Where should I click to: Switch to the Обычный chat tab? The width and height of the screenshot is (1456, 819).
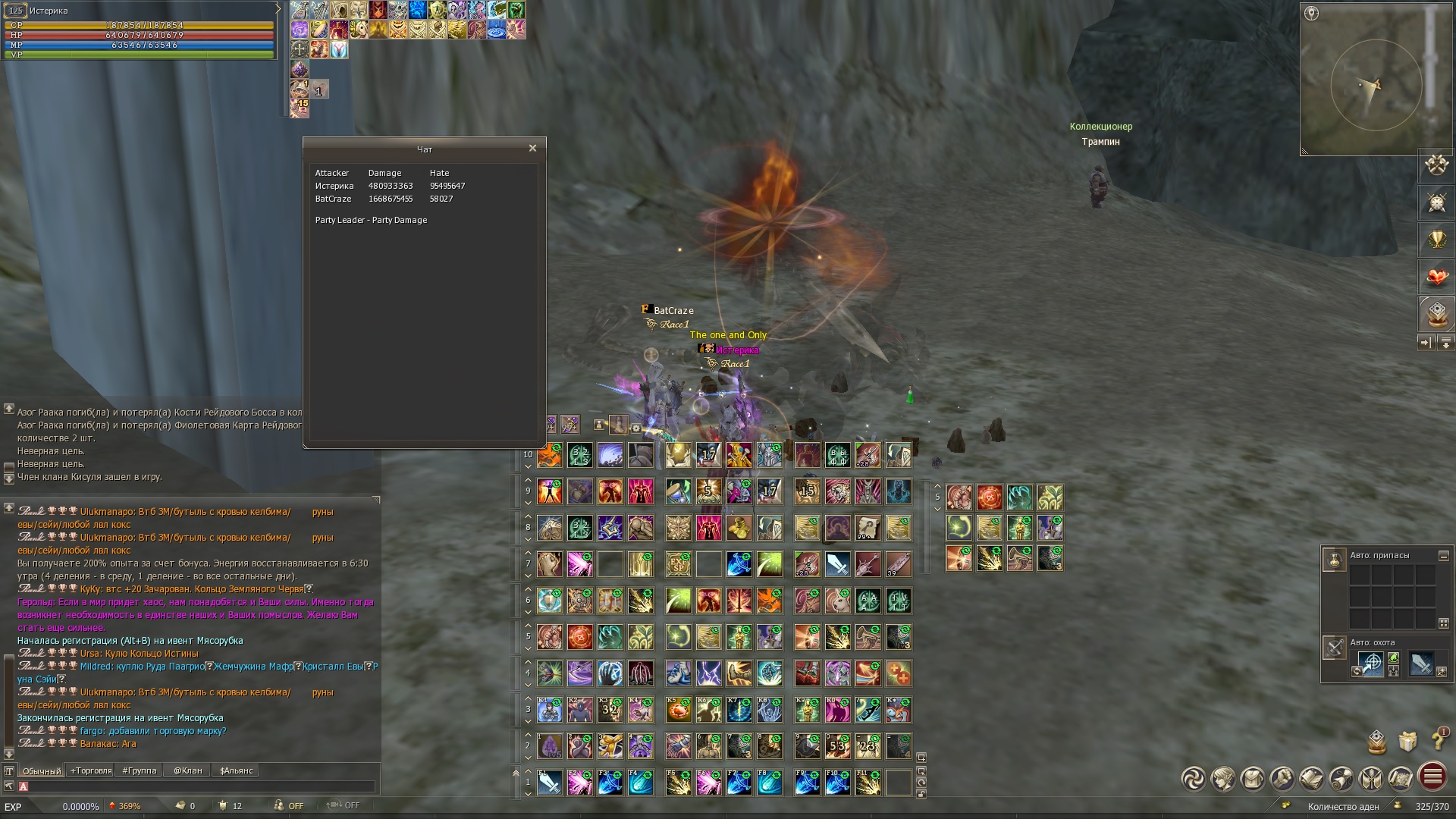[42, 770]
